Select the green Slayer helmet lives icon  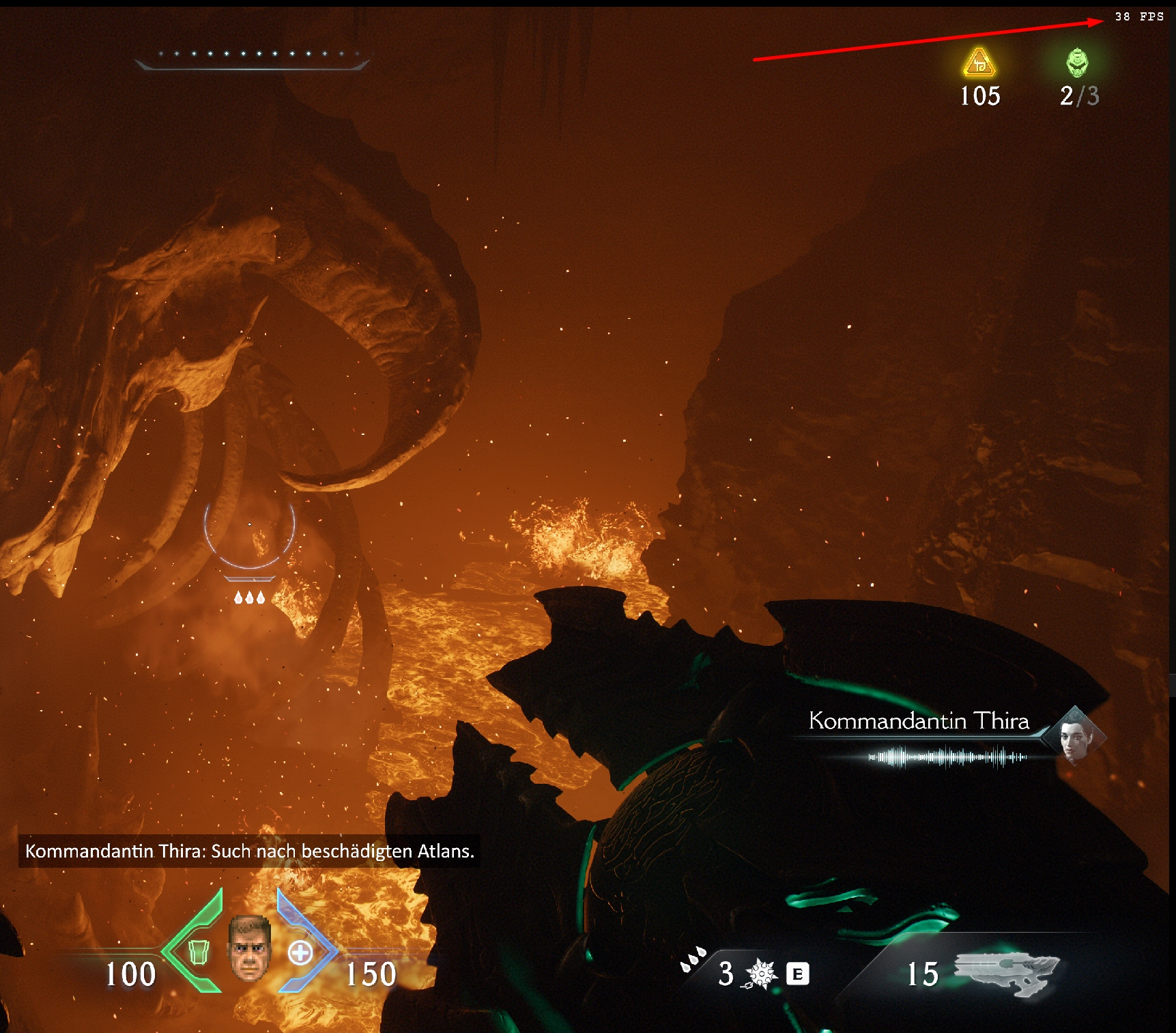coord(1077,63)
